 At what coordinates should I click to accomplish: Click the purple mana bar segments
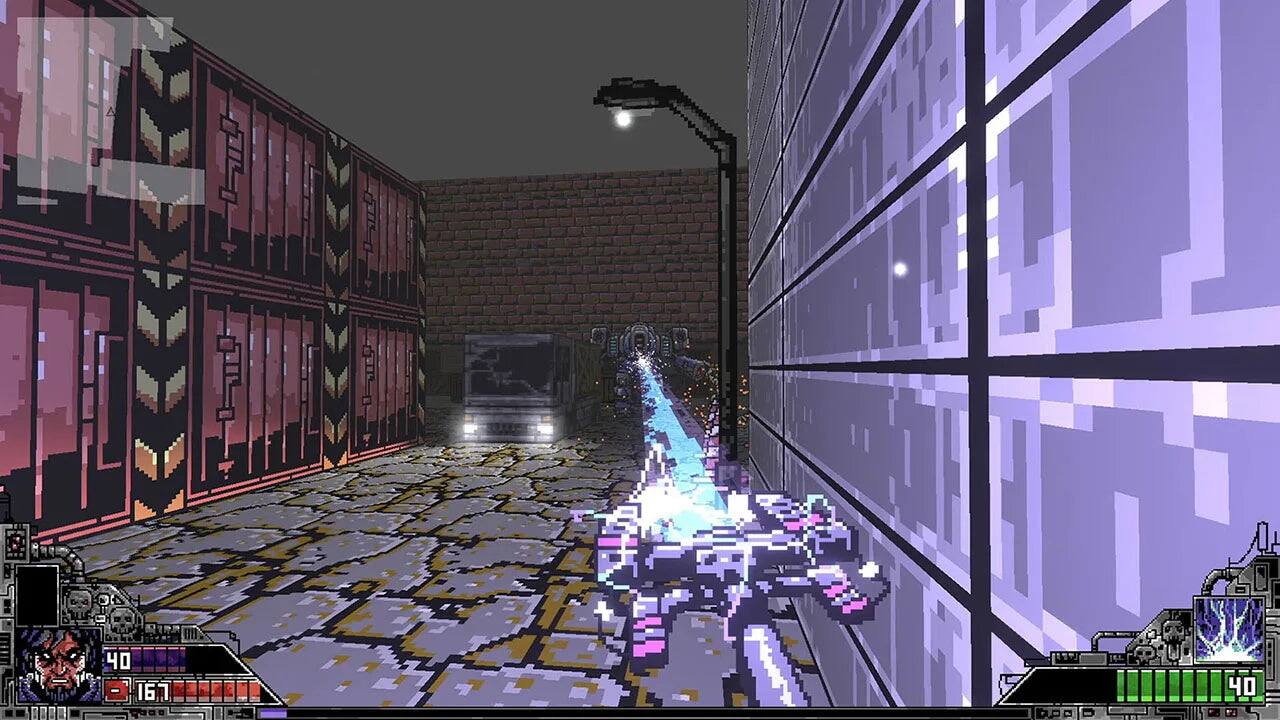click(162, 659)
